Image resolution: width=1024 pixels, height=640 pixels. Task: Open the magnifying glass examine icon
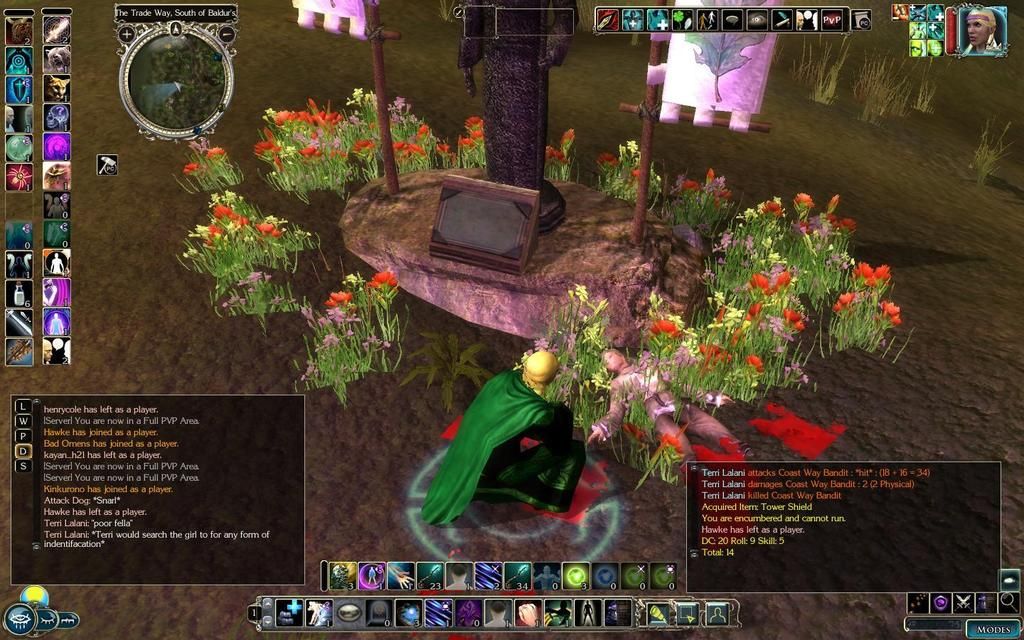pos(1009,602)
